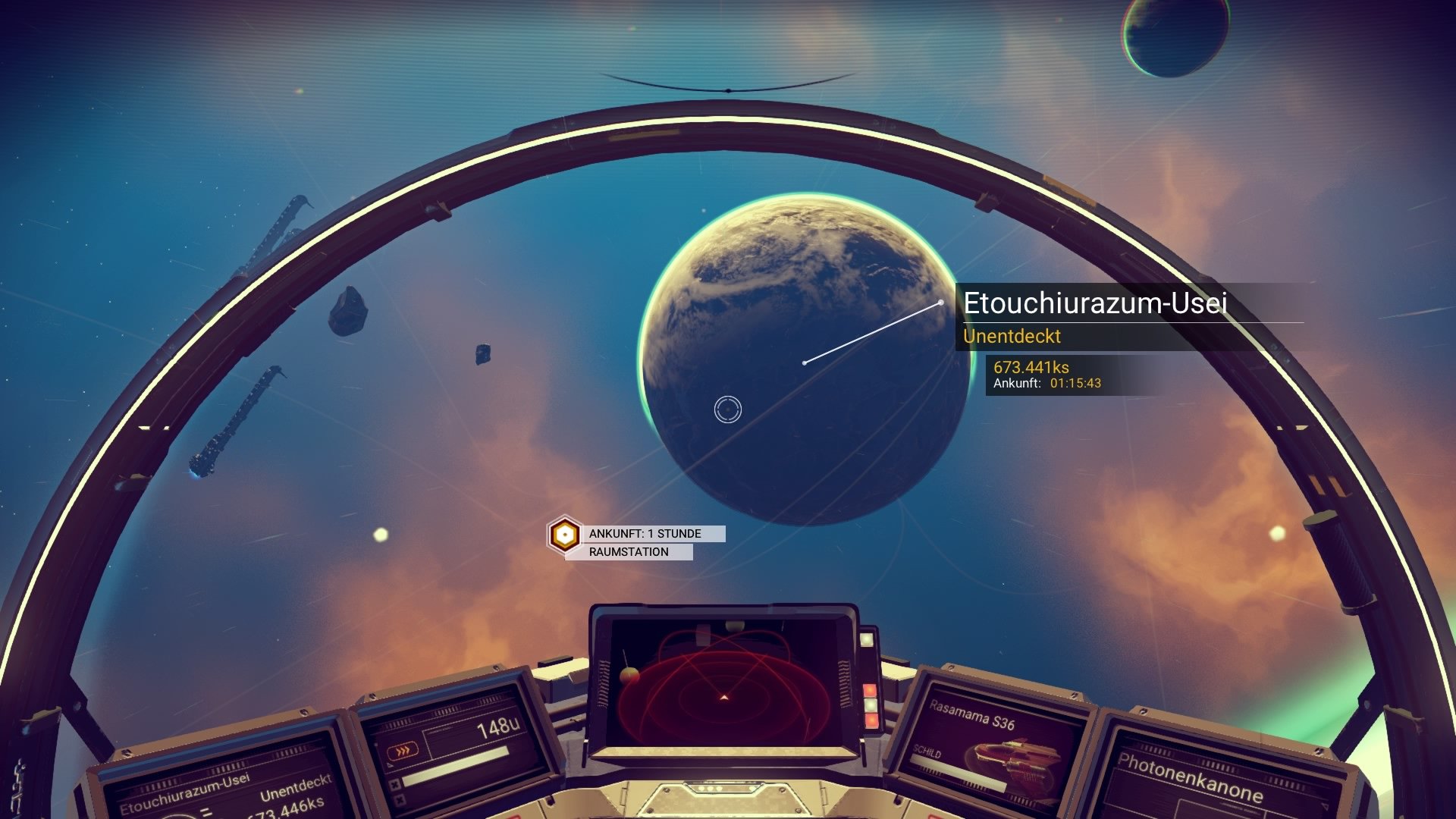Click the Raumstation destination label
The image size is (1456, 819).
coord(627,553)
